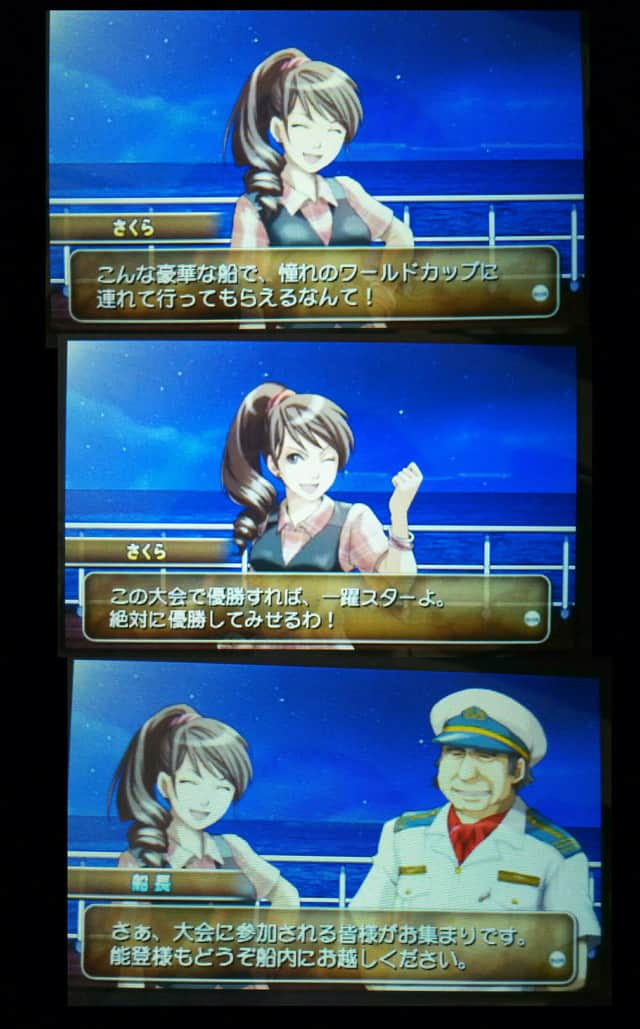
Task: Tap the round continue button in 船長's dialogue
Action: [559, 957]
